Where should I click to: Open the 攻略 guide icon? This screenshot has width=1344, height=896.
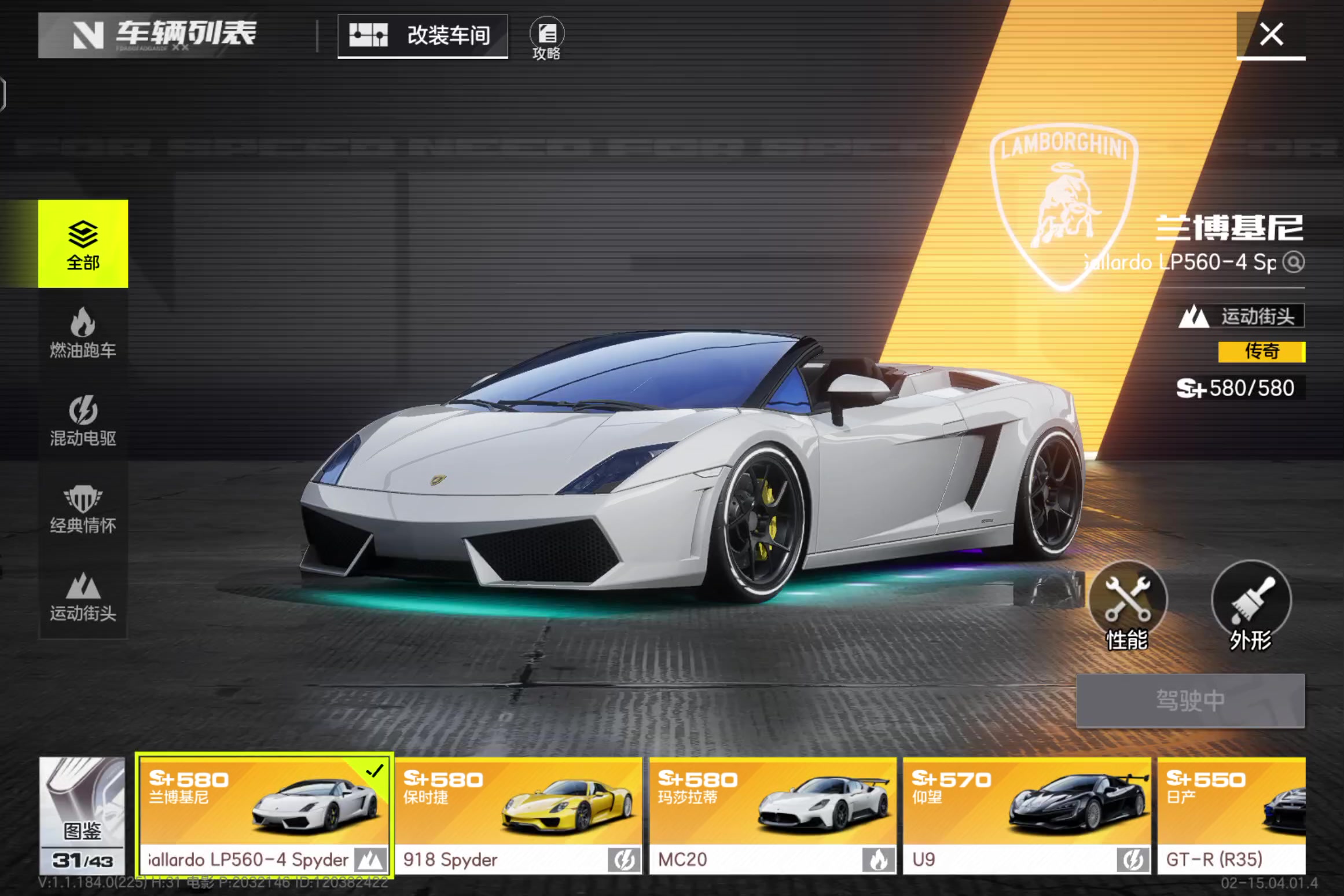[x=546, y=38]
